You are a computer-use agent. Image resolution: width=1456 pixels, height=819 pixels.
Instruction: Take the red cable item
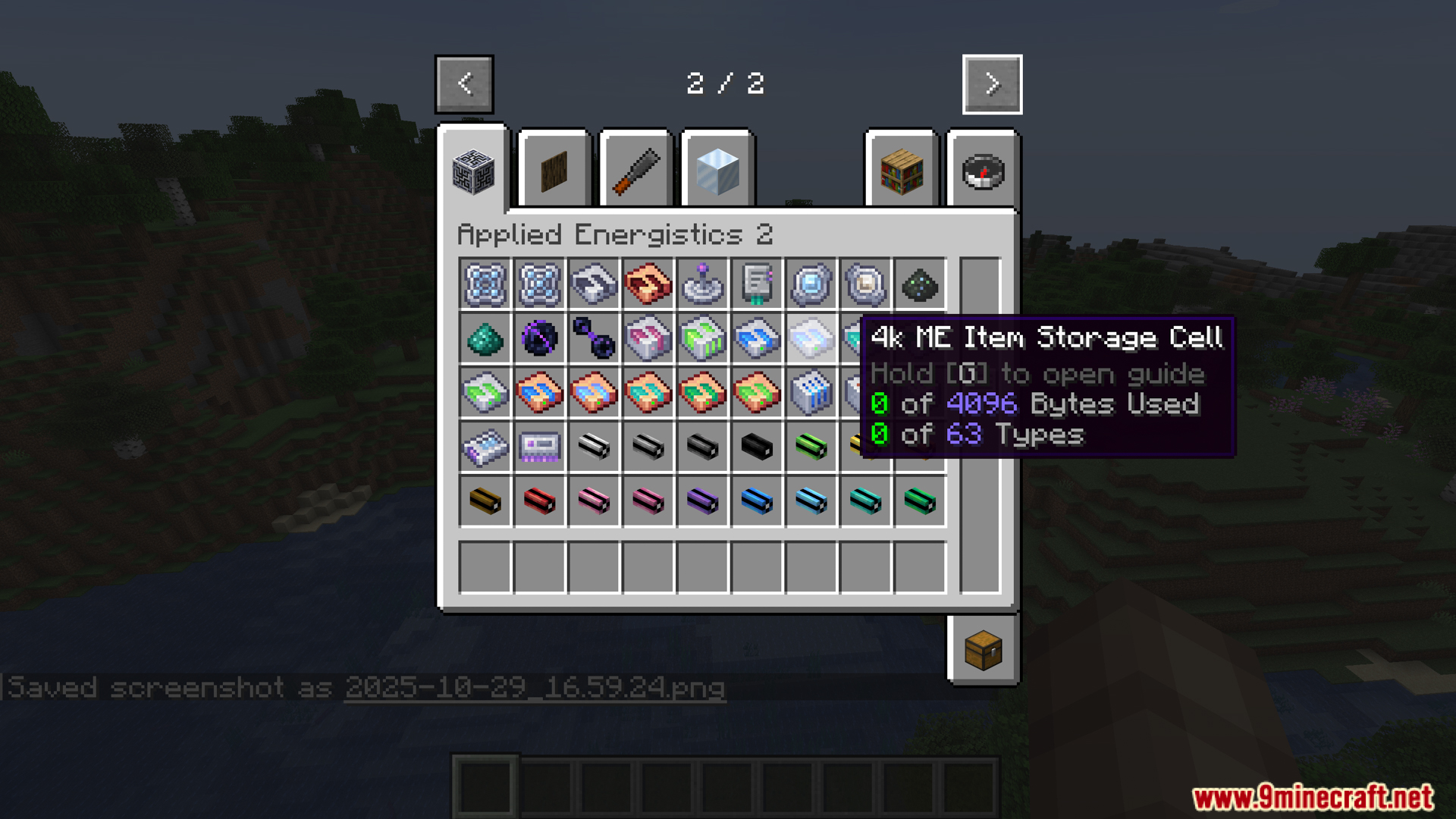[539, 501]
